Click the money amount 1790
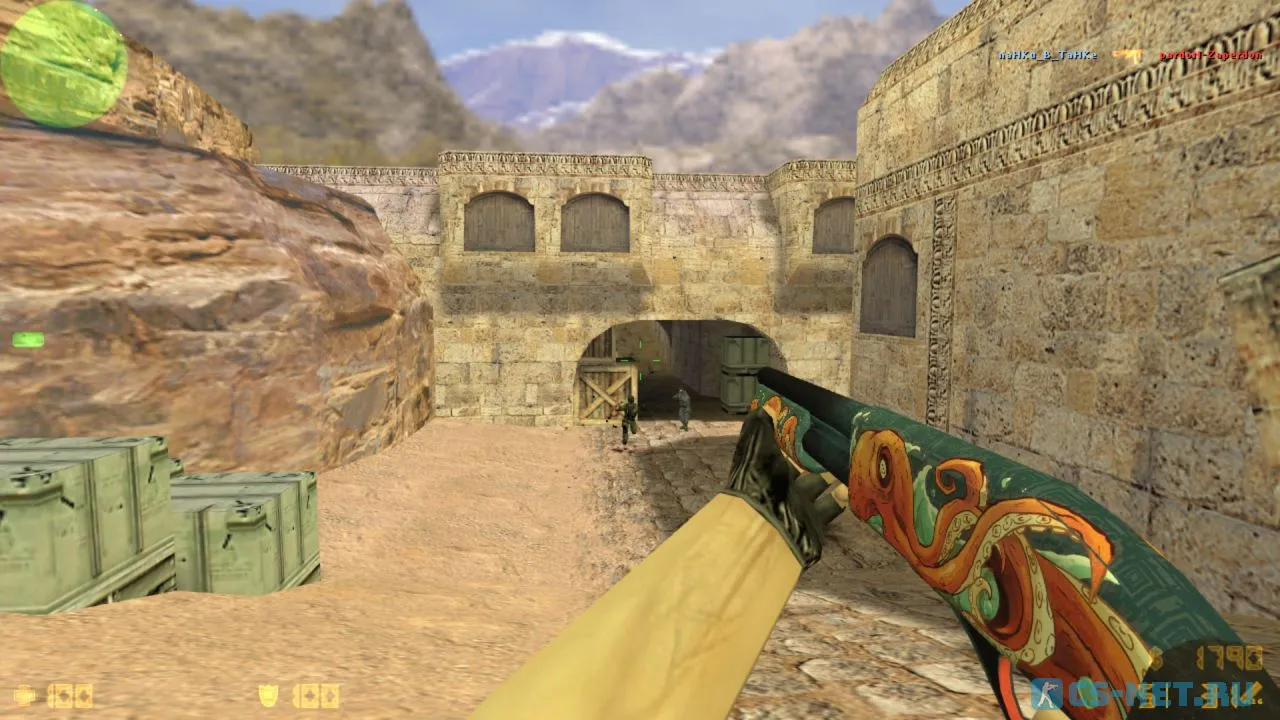Image resolution: width=1280 pixels, height=720 pixels. click(x=1230, y=656)
